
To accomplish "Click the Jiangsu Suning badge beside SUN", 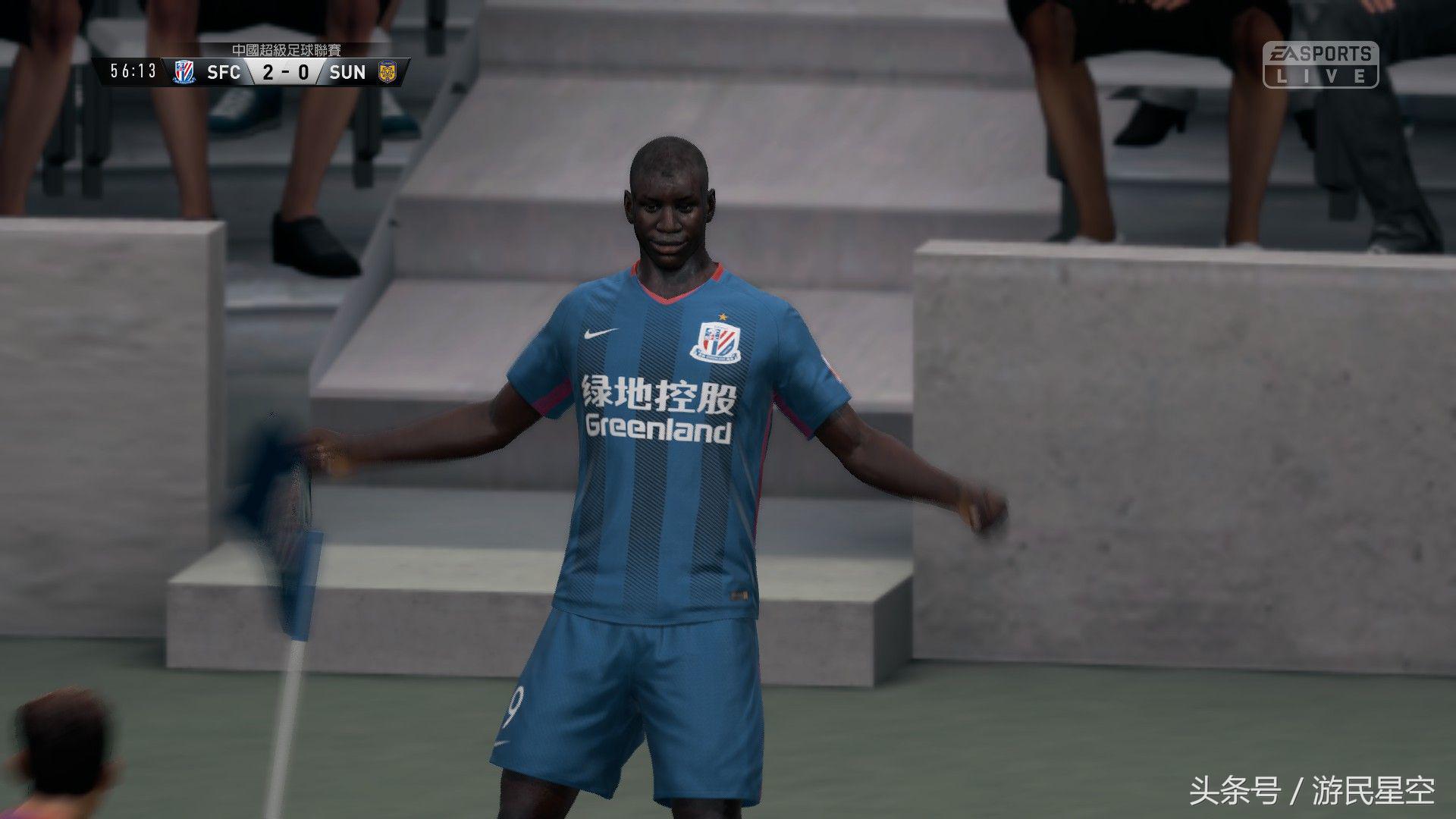I will [x=387, y=73].
